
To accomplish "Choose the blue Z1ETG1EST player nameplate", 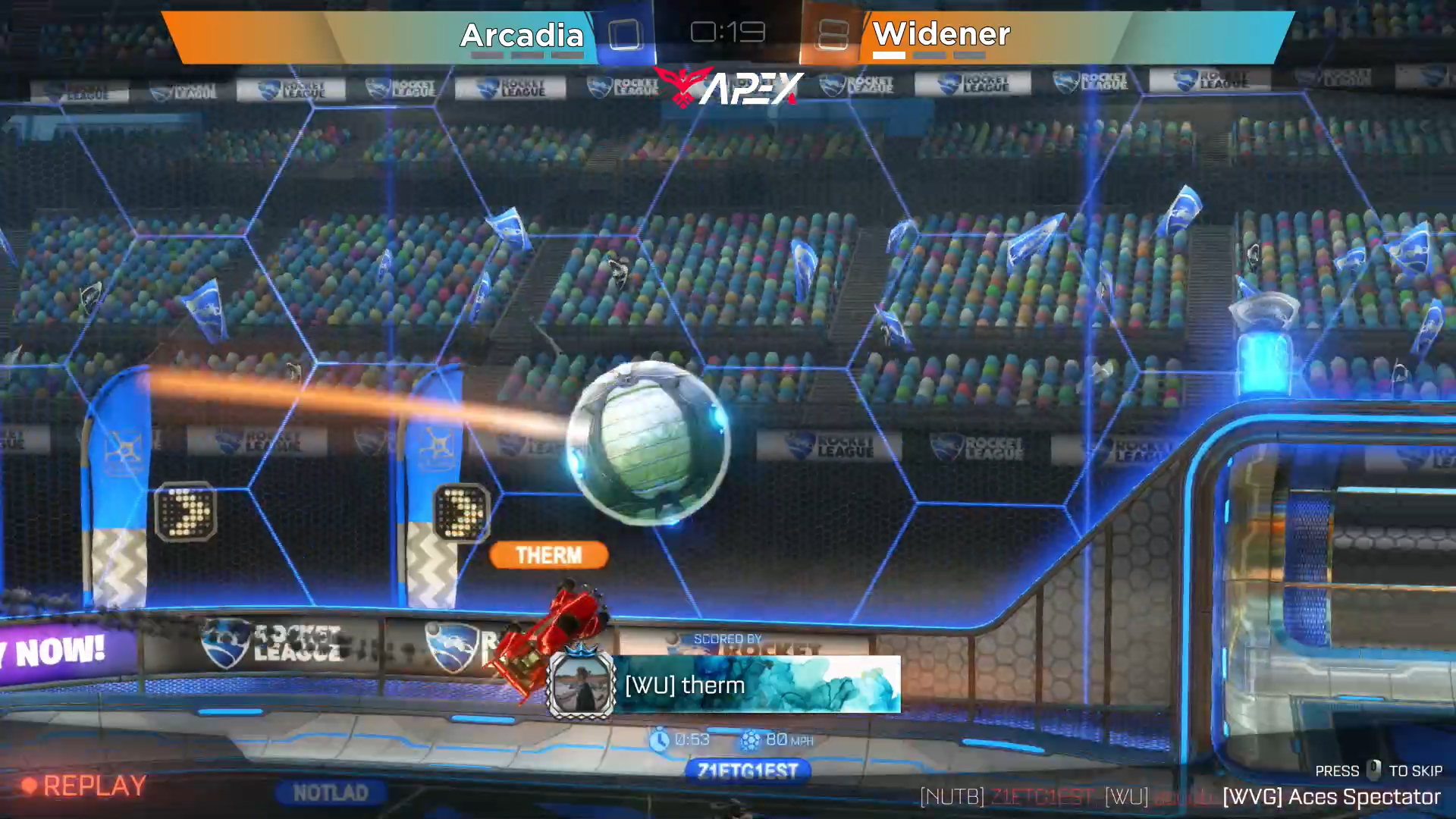I will (x=748, y=771).
